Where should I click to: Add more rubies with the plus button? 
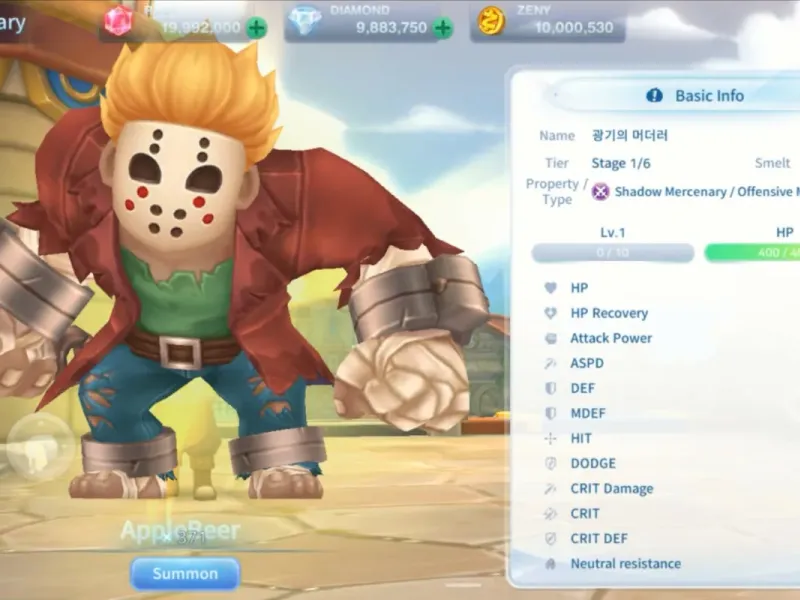click(257, 28)
